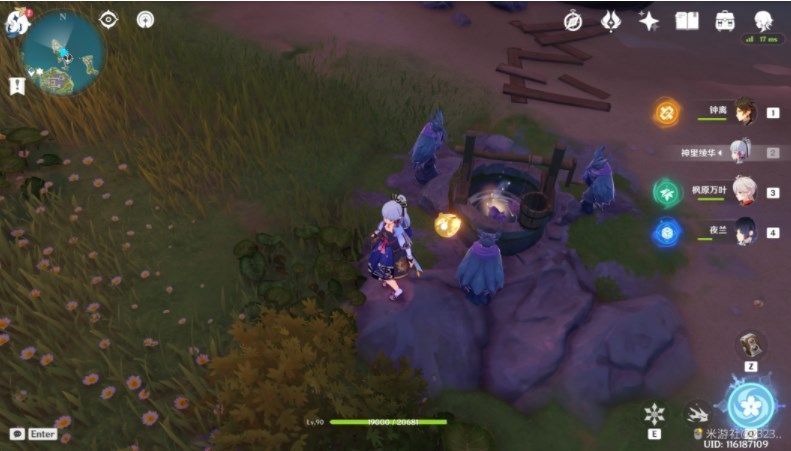Open the backpack inventory icon
The width and height of the screenshot is (791, 451).
[x=724, y=21]
